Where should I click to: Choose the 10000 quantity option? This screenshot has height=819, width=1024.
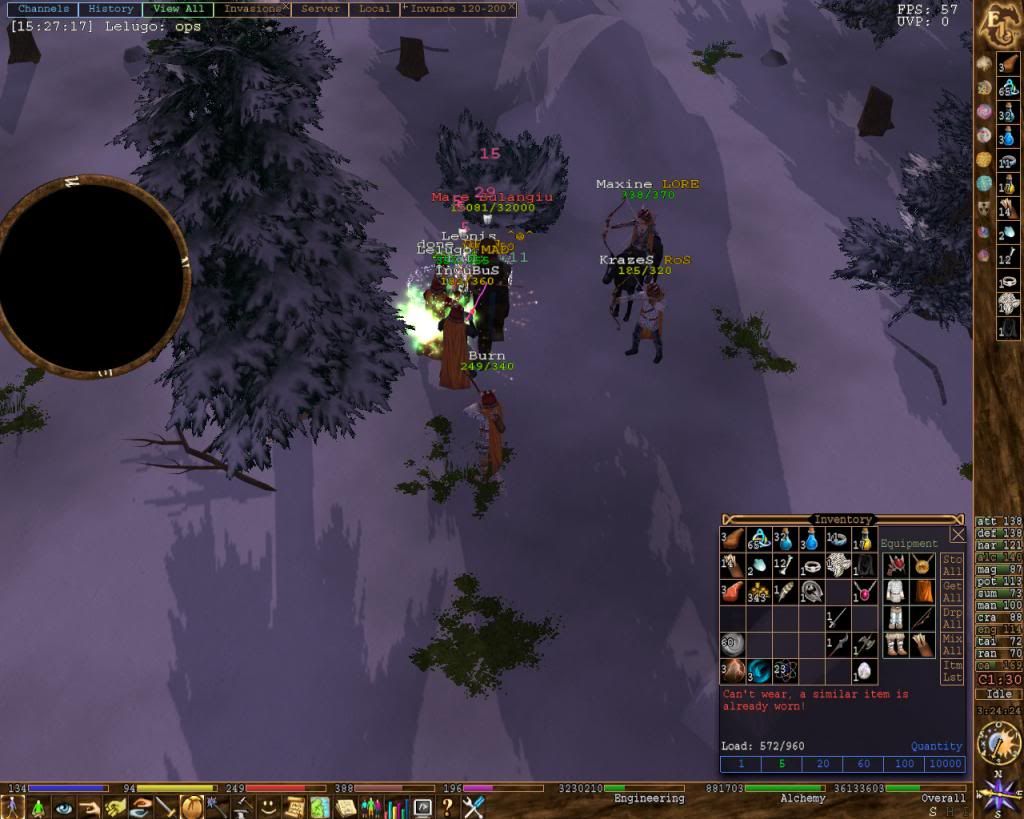945,764
